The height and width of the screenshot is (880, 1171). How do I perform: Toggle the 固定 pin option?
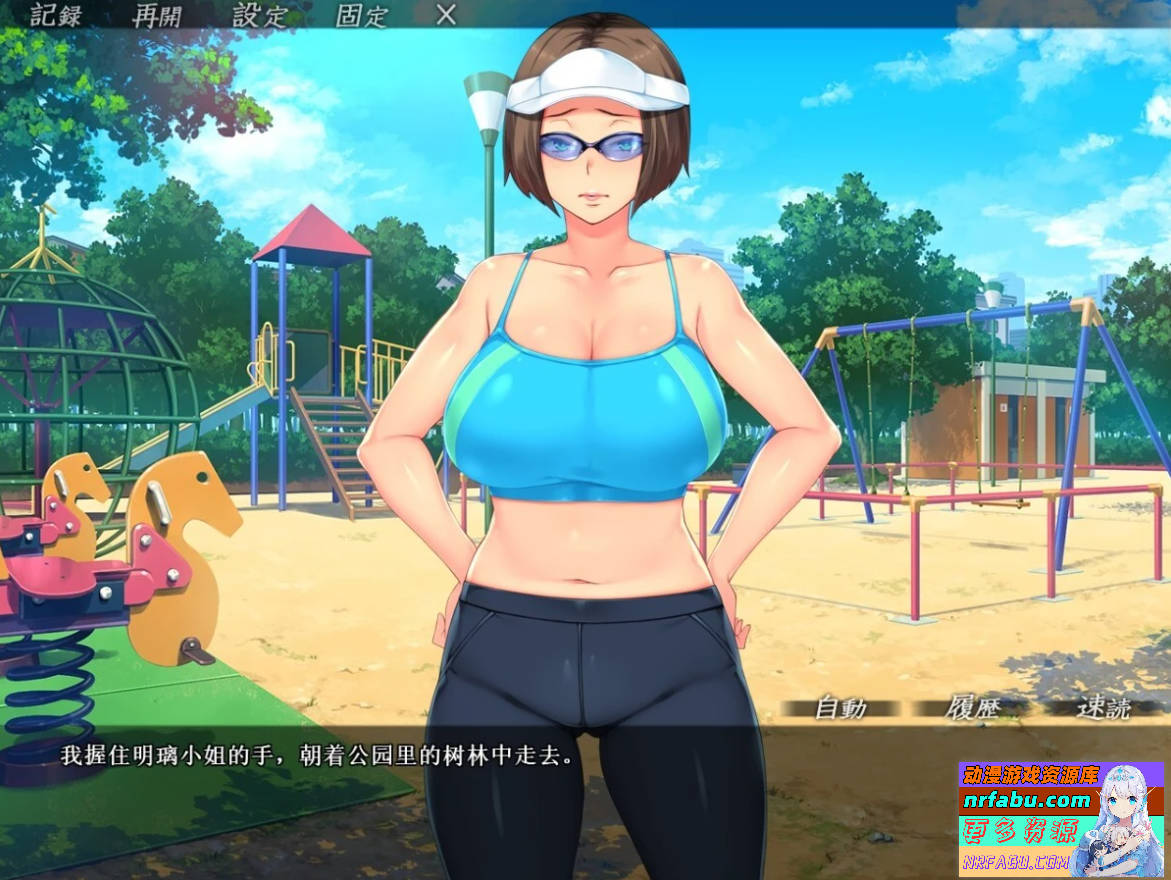pos(361,15)
